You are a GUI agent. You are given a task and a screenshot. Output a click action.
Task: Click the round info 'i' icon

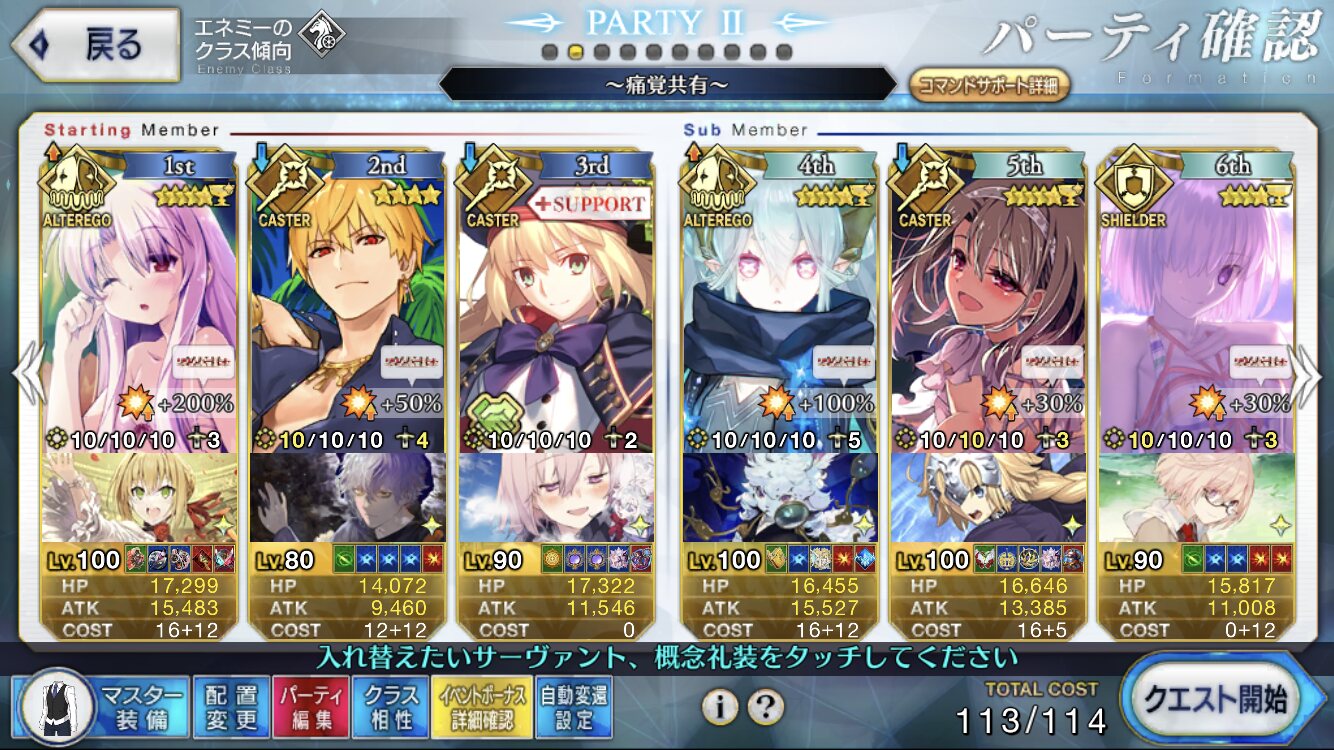pos(719,707)
